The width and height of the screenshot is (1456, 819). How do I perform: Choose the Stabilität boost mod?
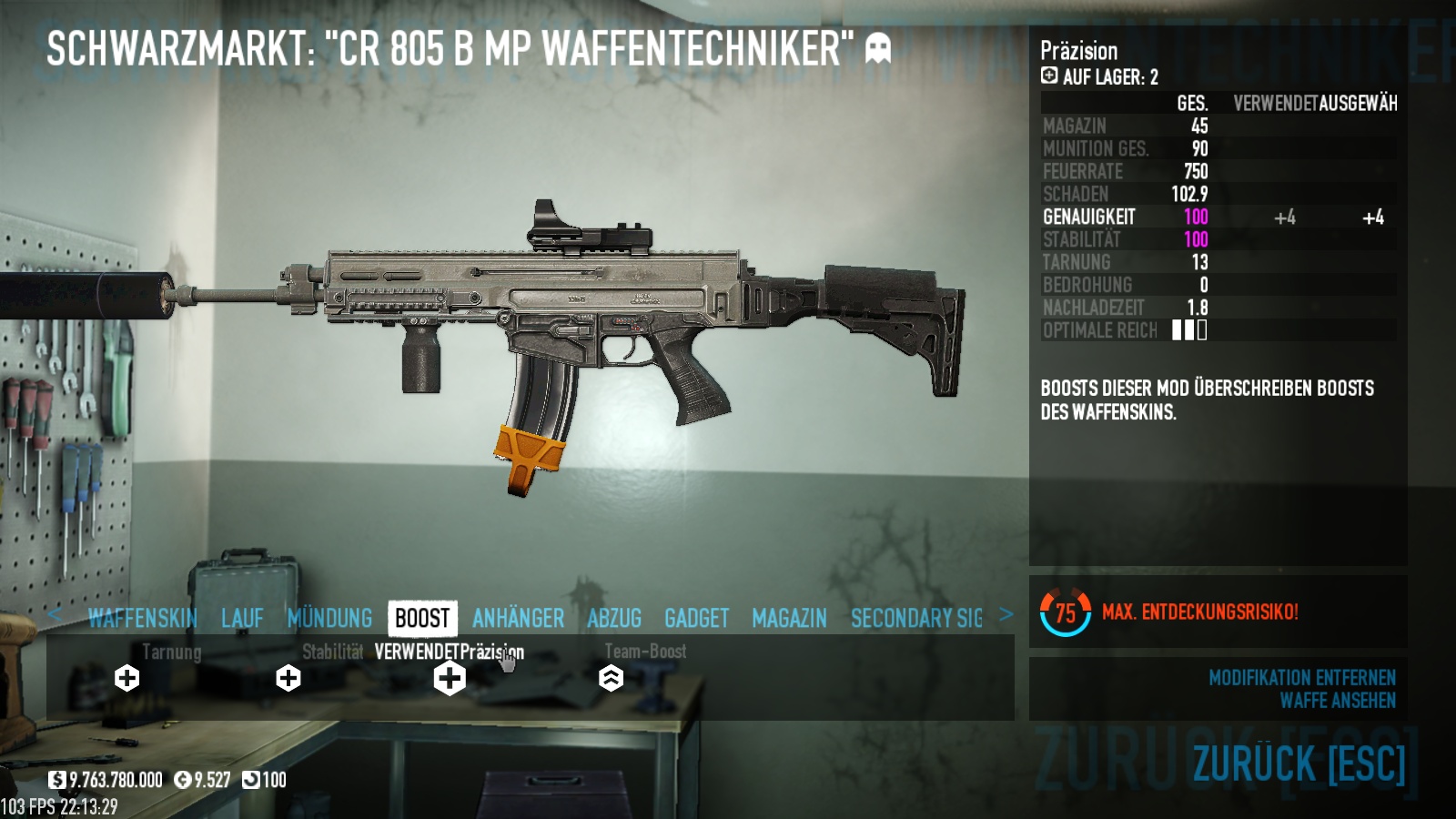pos(288,678)
